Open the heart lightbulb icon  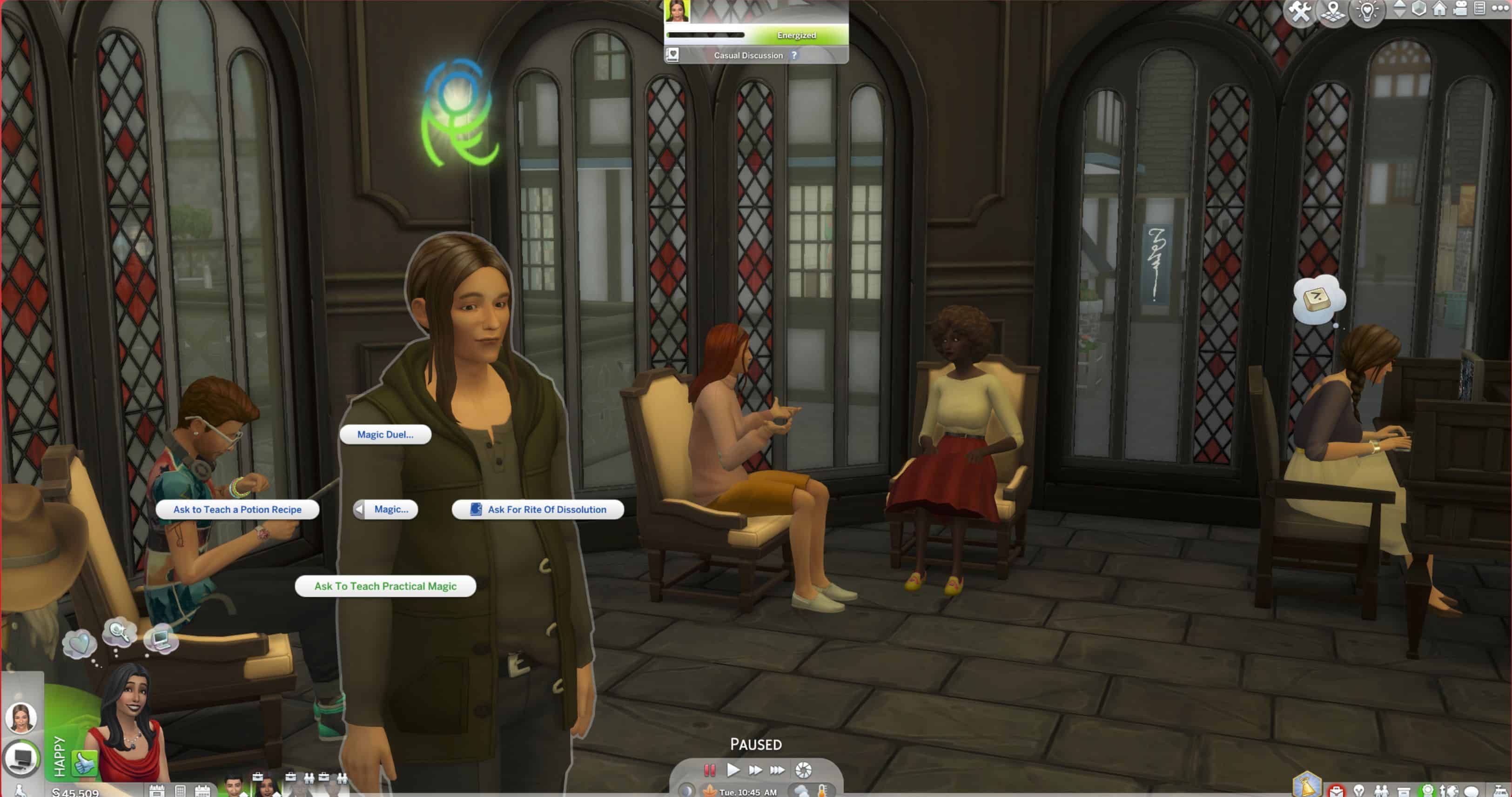point(1367,11)
